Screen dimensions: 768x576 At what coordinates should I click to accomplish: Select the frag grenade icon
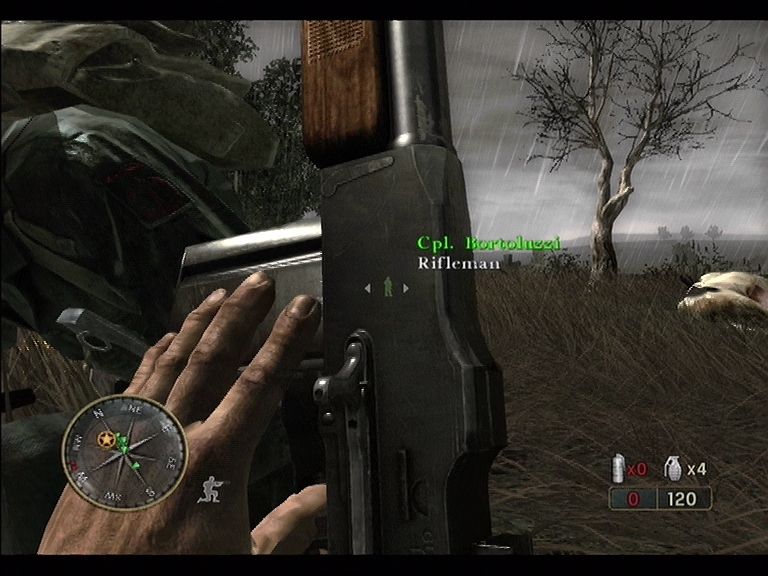(673, 466)
